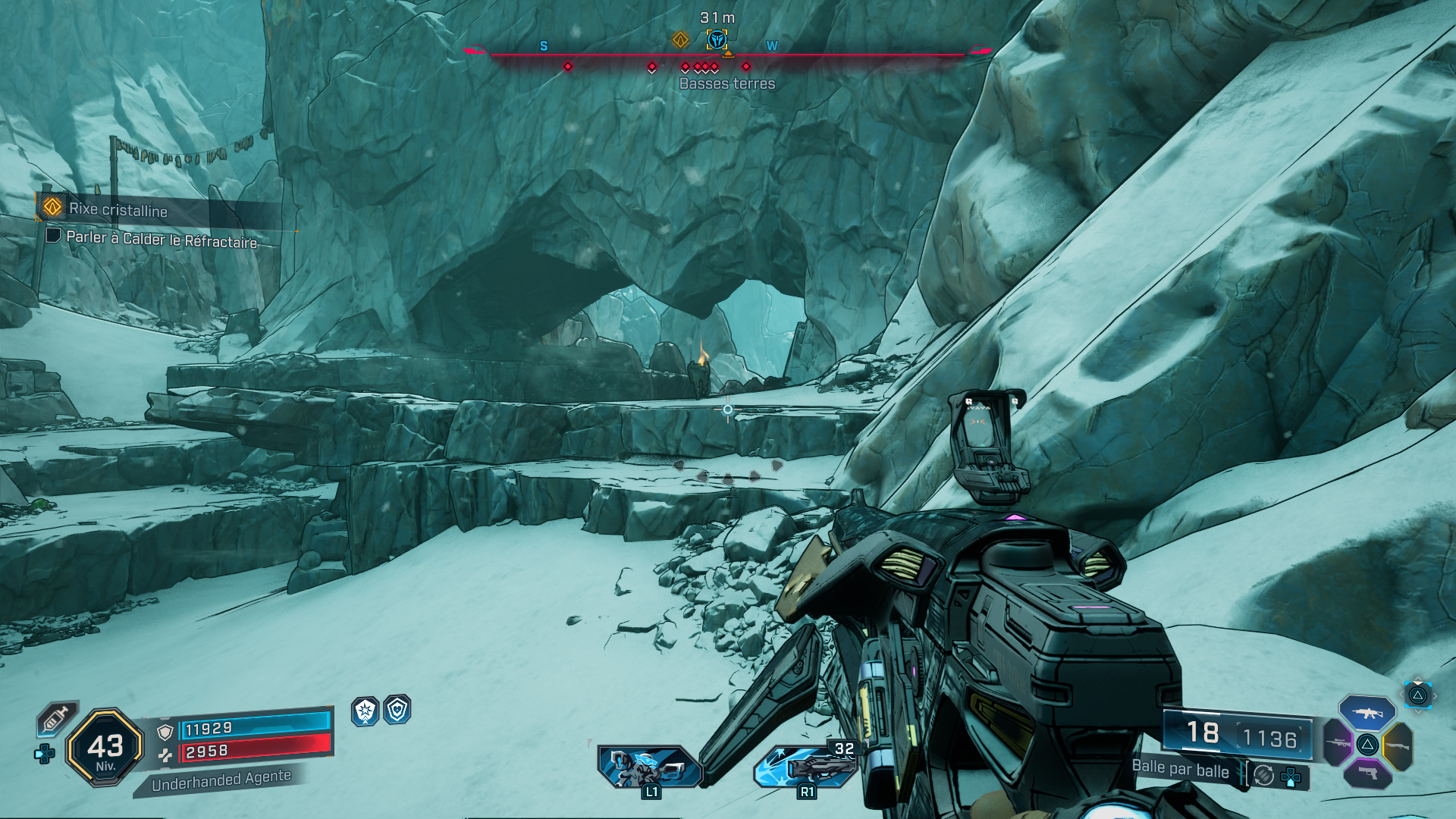
Task: Click the blue masked waypoint on the compass
Action: pos(717,39)
